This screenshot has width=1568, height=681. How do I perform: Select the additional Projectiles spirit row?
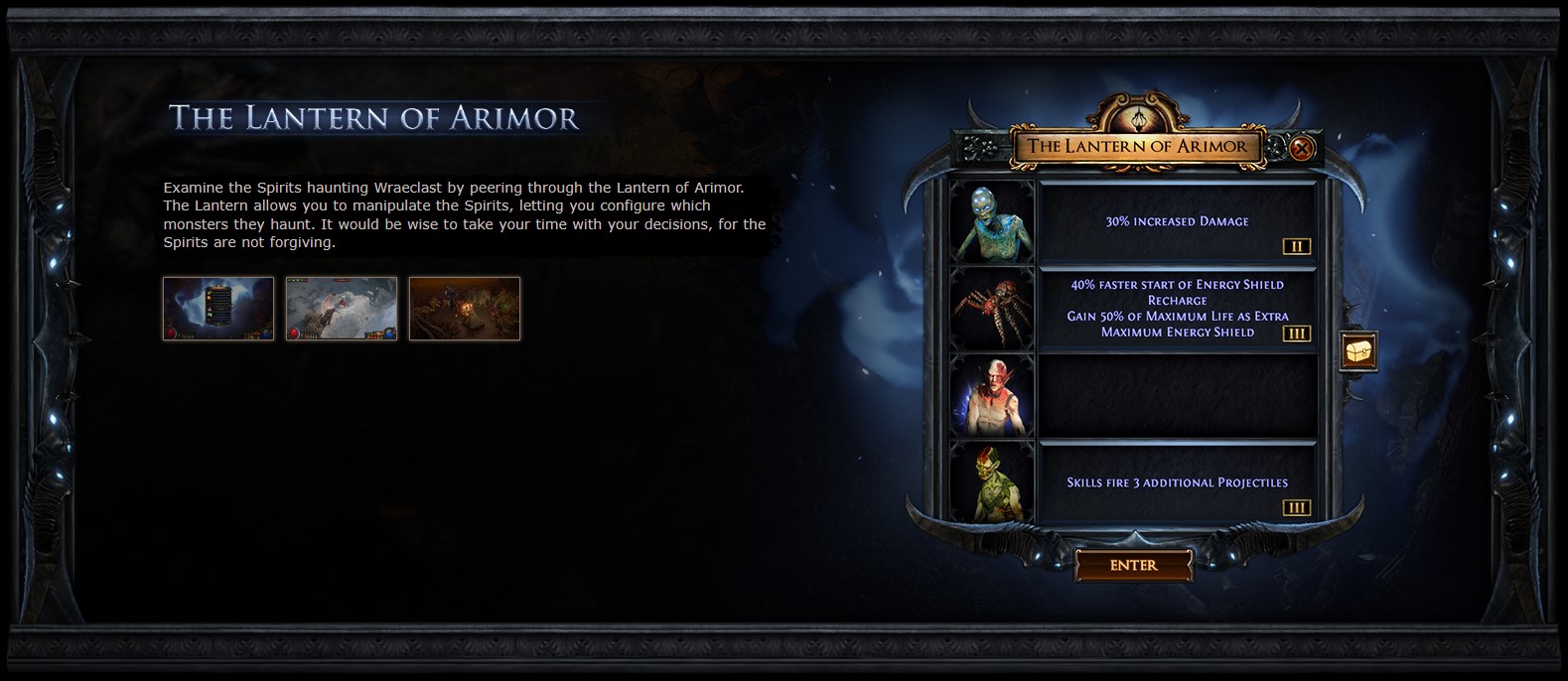(x=1177, y=482)
